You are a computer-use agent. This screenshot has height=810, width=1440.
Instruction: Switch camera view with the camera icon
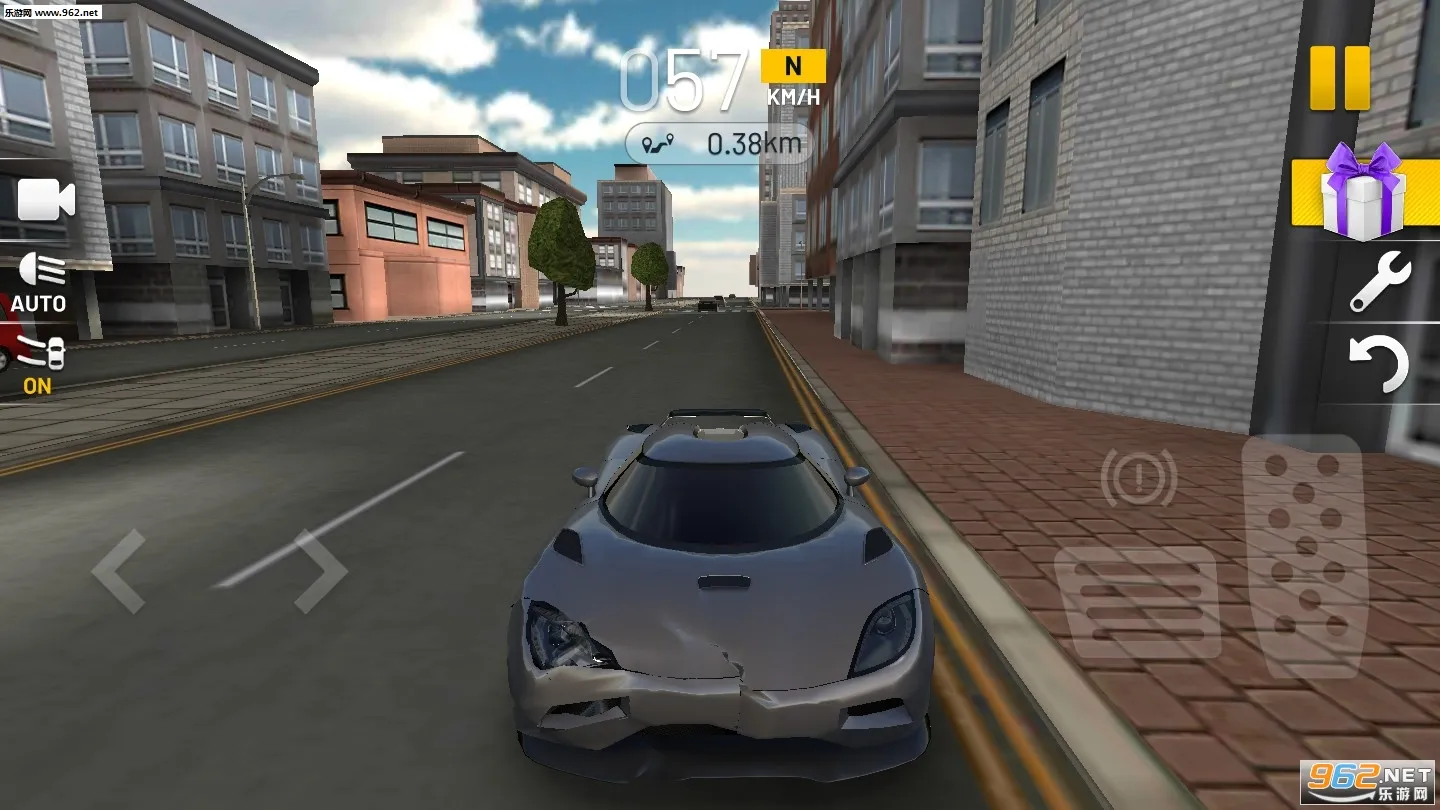coord(47,199)
